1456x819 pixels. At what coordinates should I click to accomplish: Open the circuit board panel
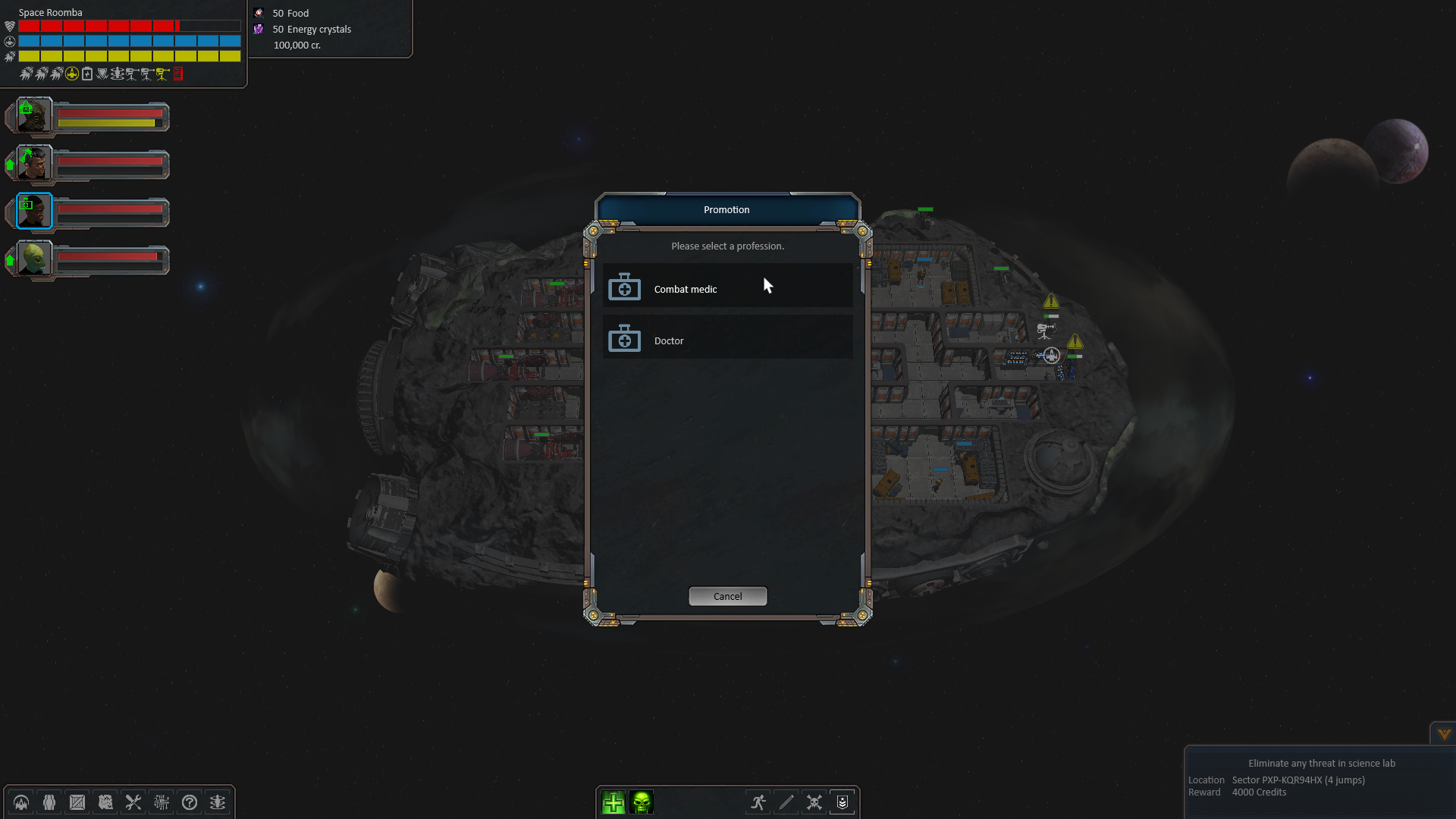tap(162, 802)
